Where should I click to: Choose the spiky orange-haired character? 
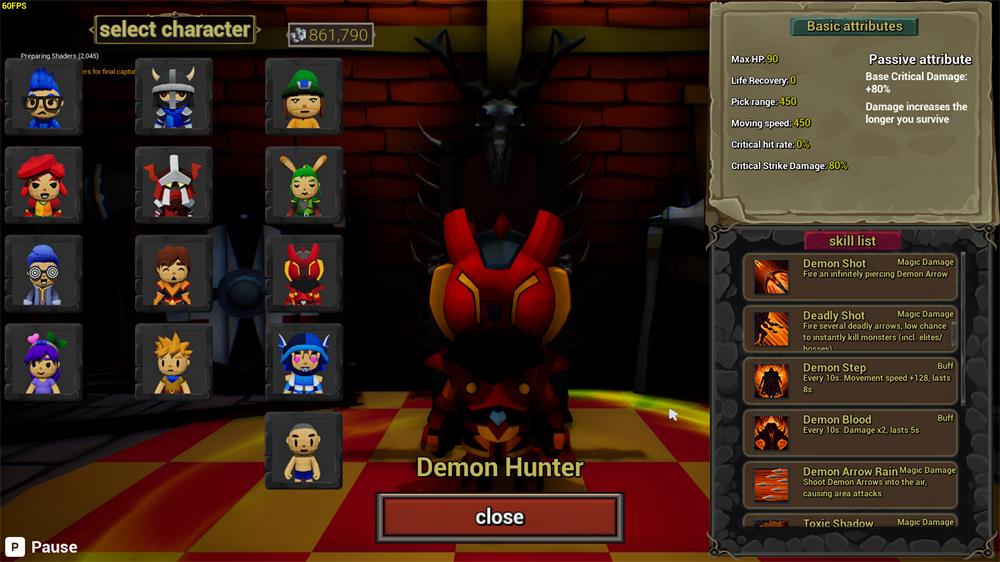click(x=174, y=362)
